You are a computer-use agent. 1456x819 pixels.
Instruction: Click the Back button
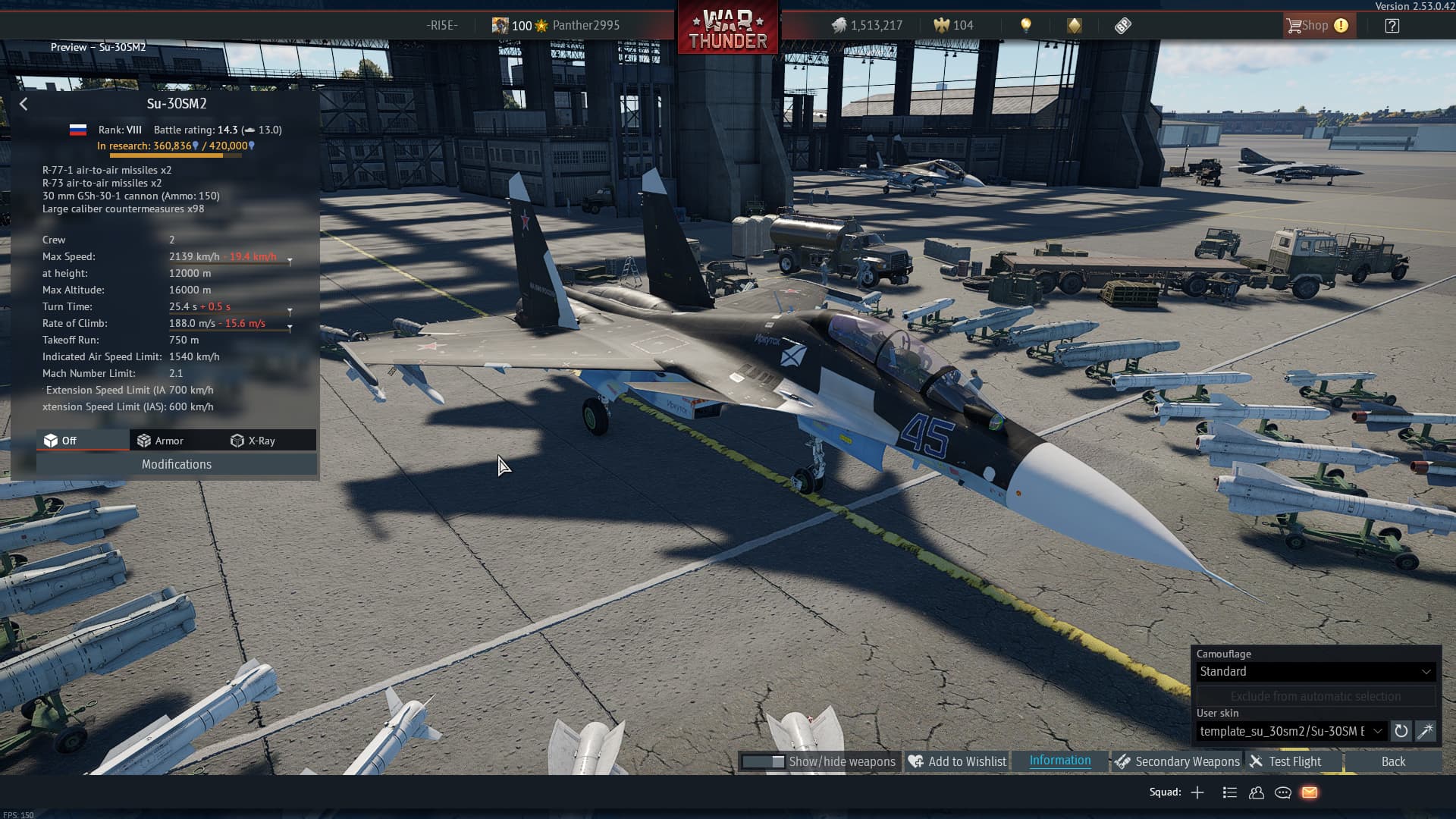pyautogui.click(x=1392, y=761)
